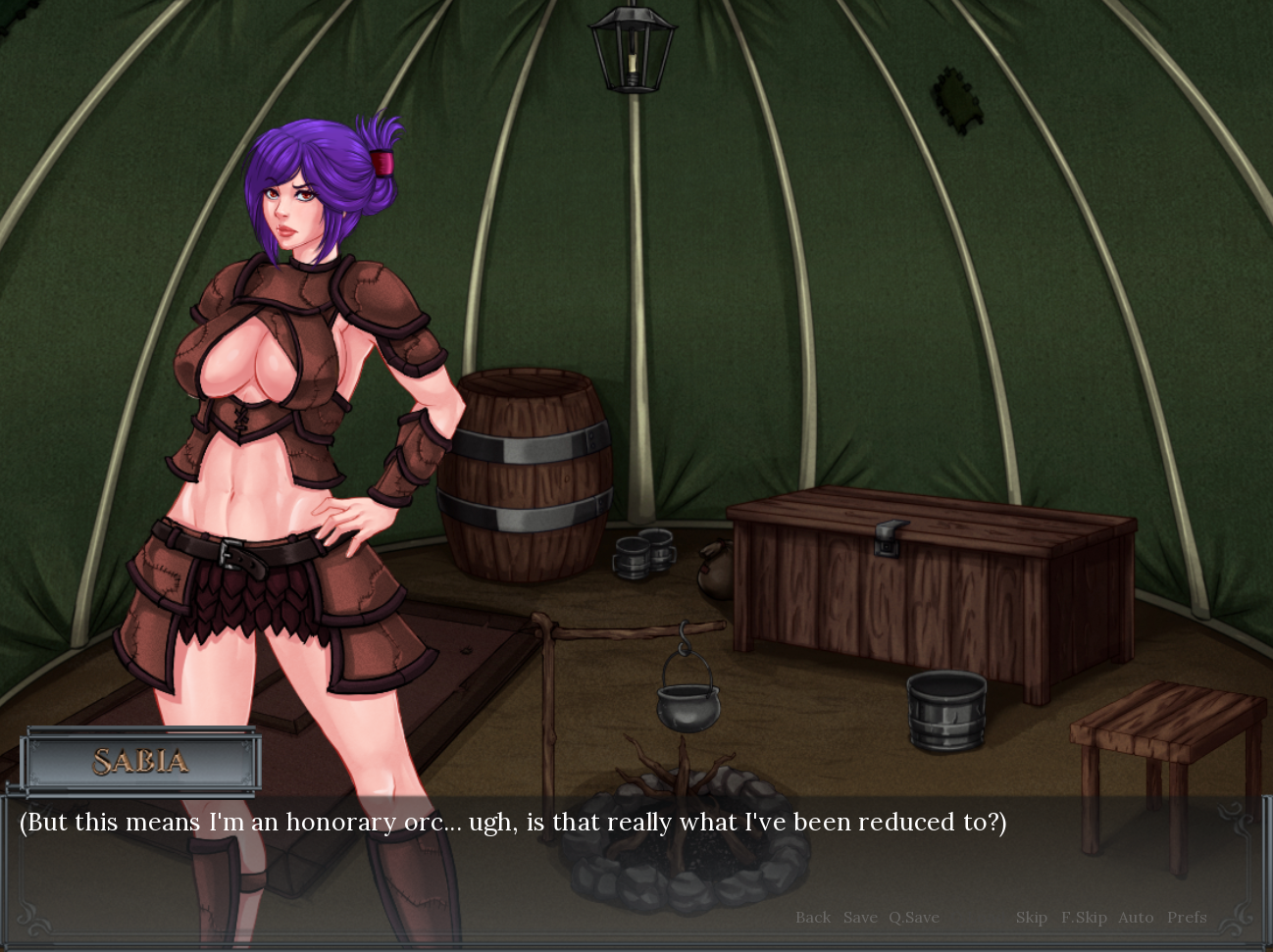1273x952 pixels.
Task: Quick save with Q.Save
Action: 914,918
